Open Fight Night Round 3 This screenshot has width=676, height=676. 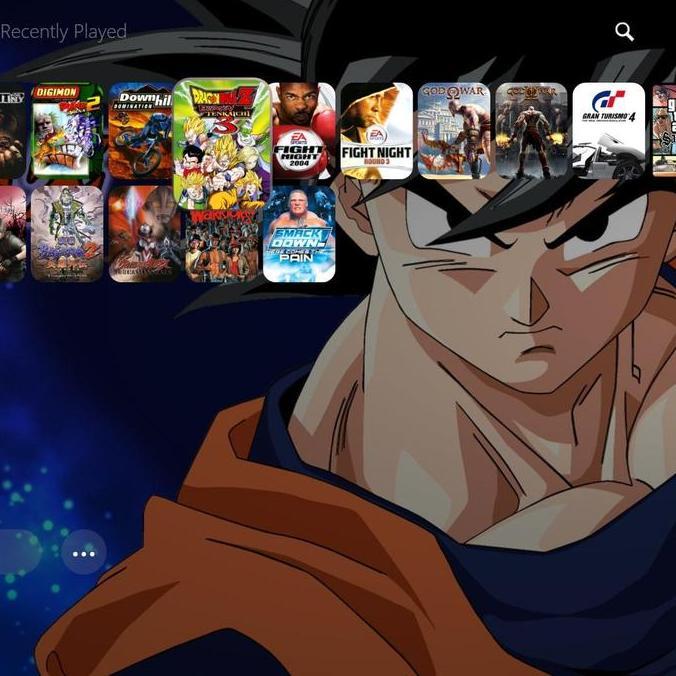376,131
